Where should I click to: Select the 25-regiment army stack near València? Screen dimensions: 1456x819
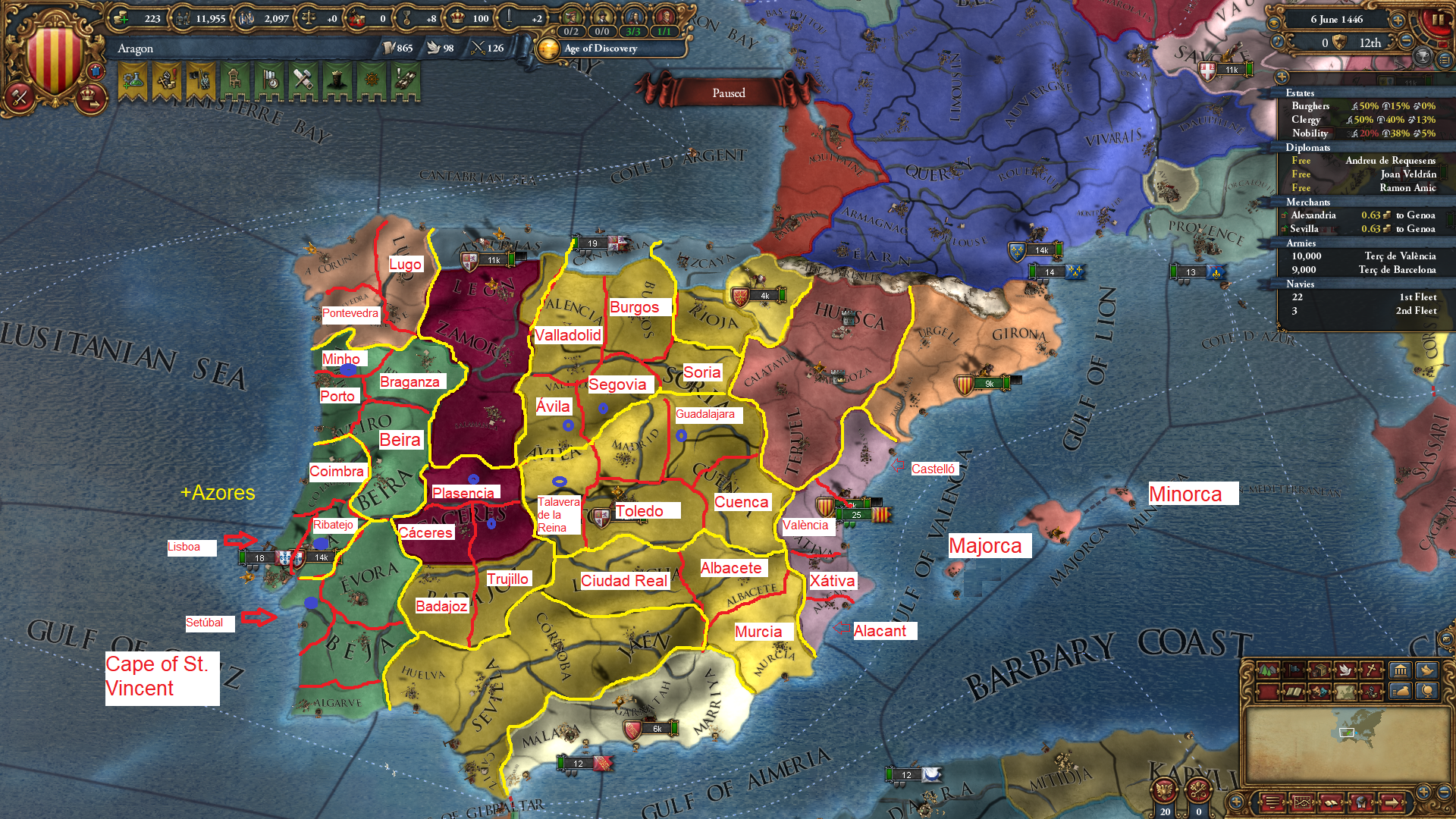pyautogui.click(x=857, y=514)
